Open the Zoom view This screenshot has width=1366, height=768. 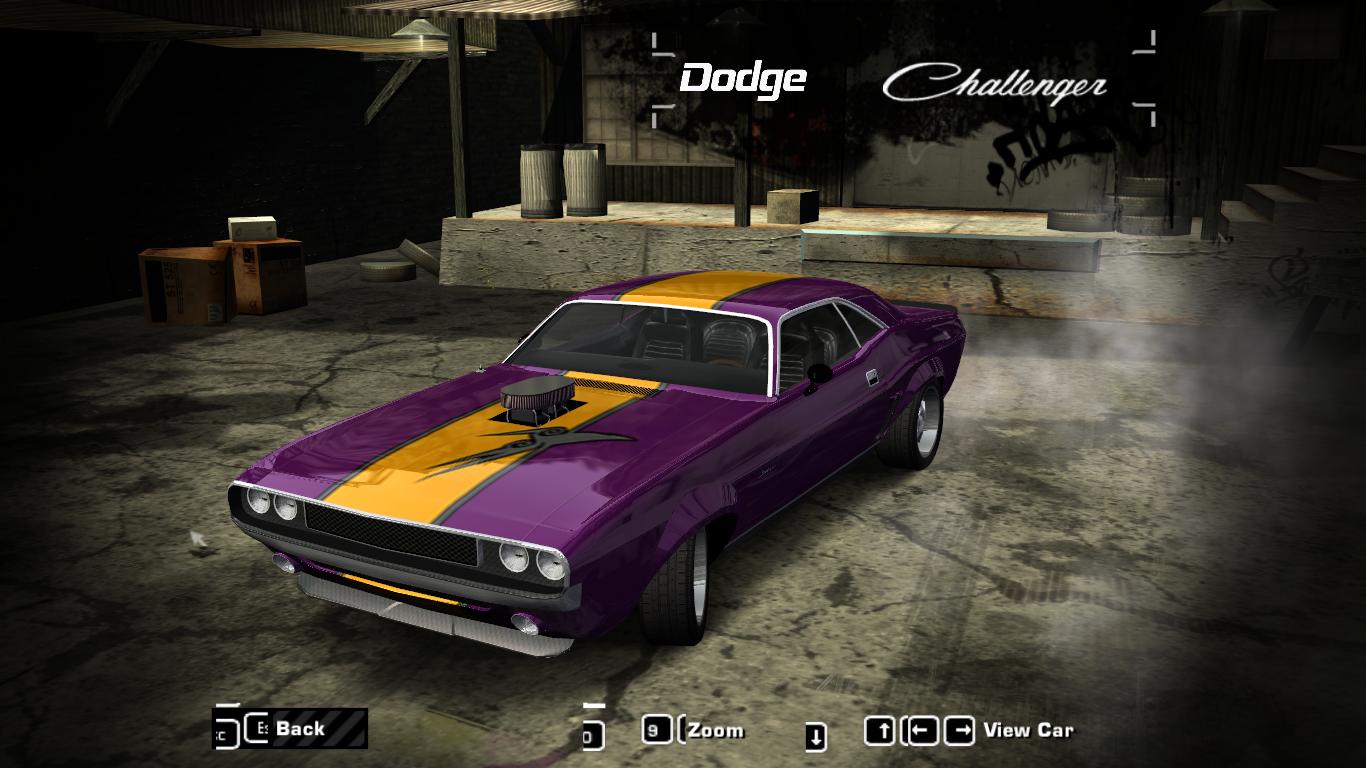pyautogui.click(x=716, y=730)
